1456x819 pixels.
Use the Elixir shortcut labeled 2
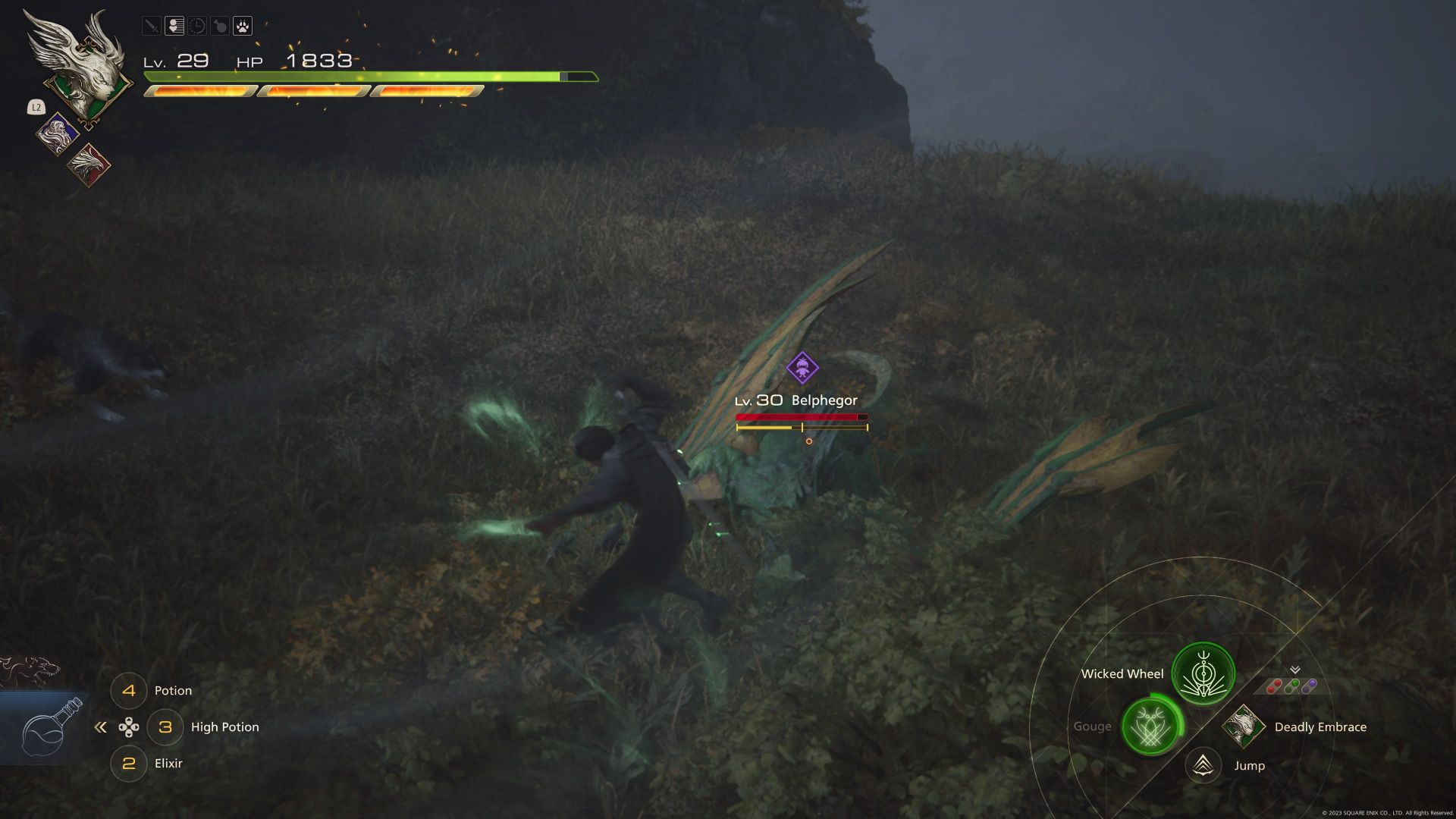tap(129, 763)
